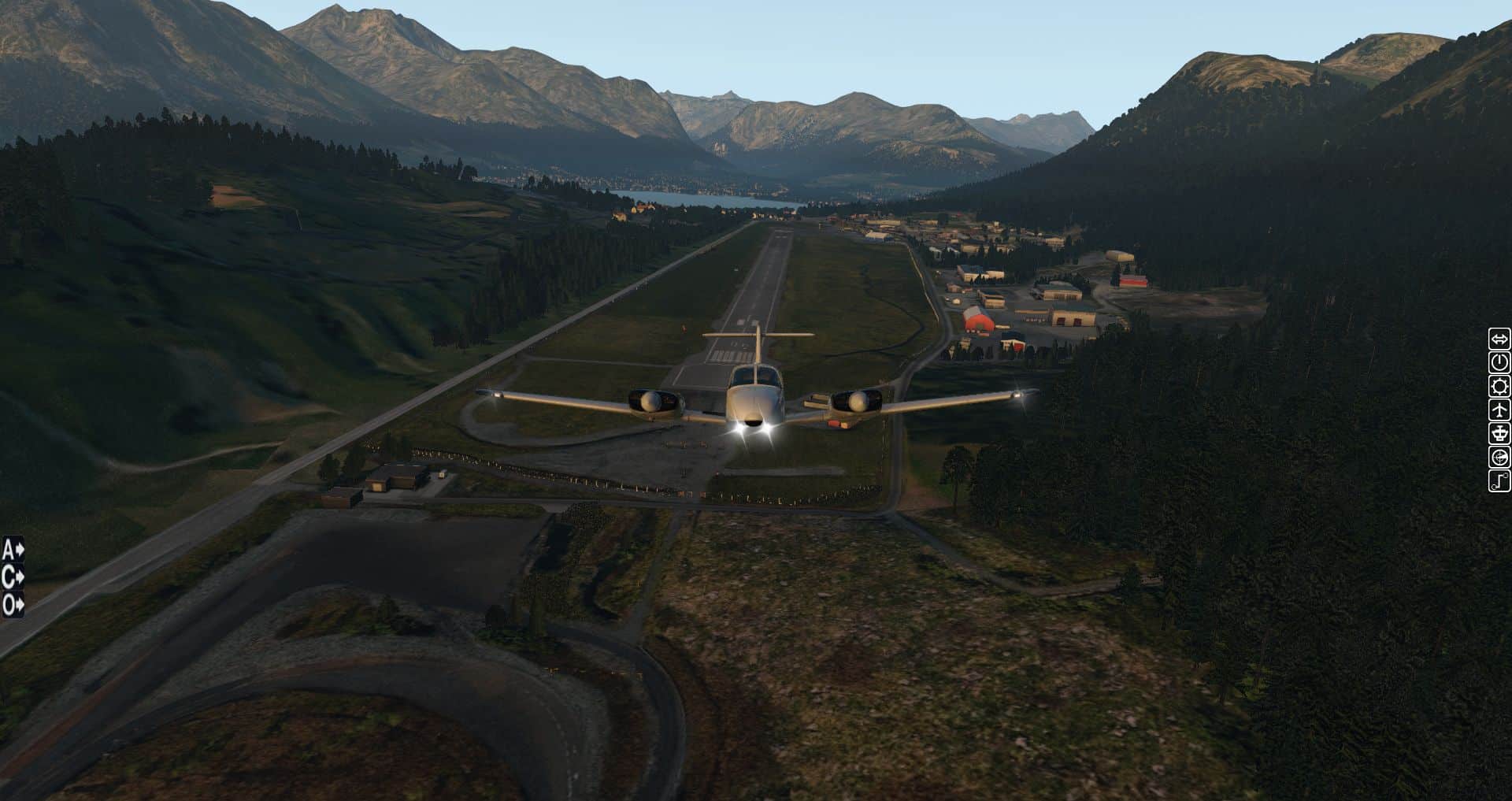Expand the "A" arrow tab
Screen dimensions: 1512x801
pos(13,549)
